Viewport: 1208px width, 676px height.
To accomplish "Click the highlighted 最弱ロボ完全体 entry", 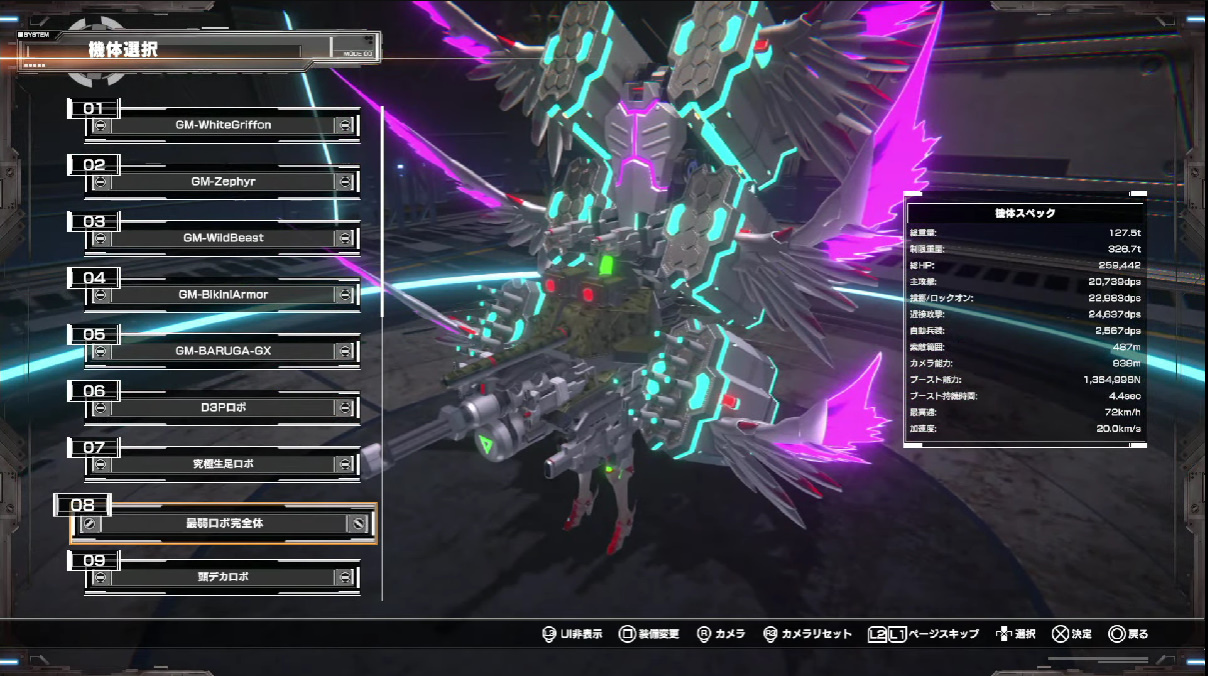I will click(x=224, y=523).
